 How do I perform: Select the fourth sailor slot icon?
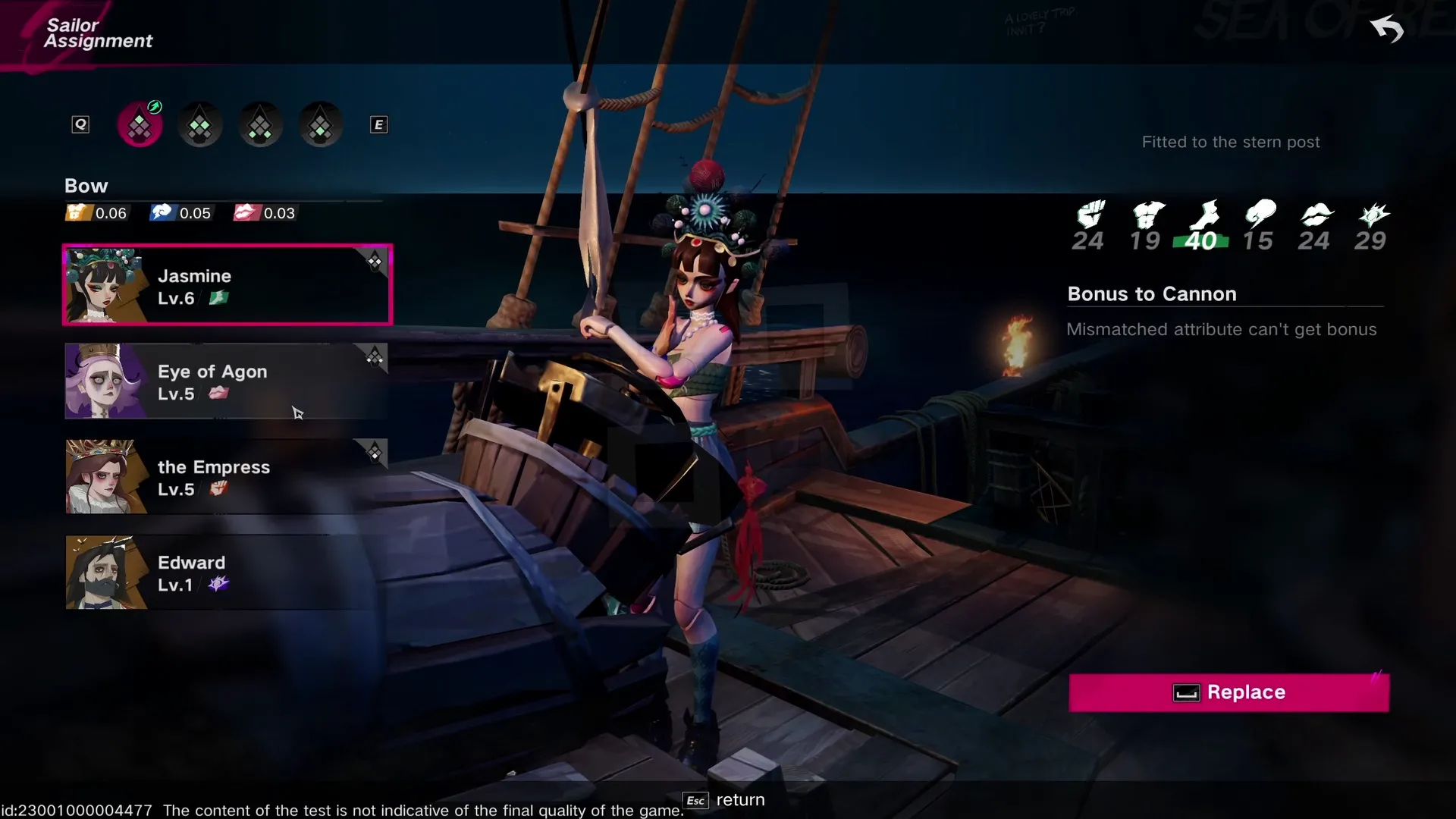(x=319, y=124)
